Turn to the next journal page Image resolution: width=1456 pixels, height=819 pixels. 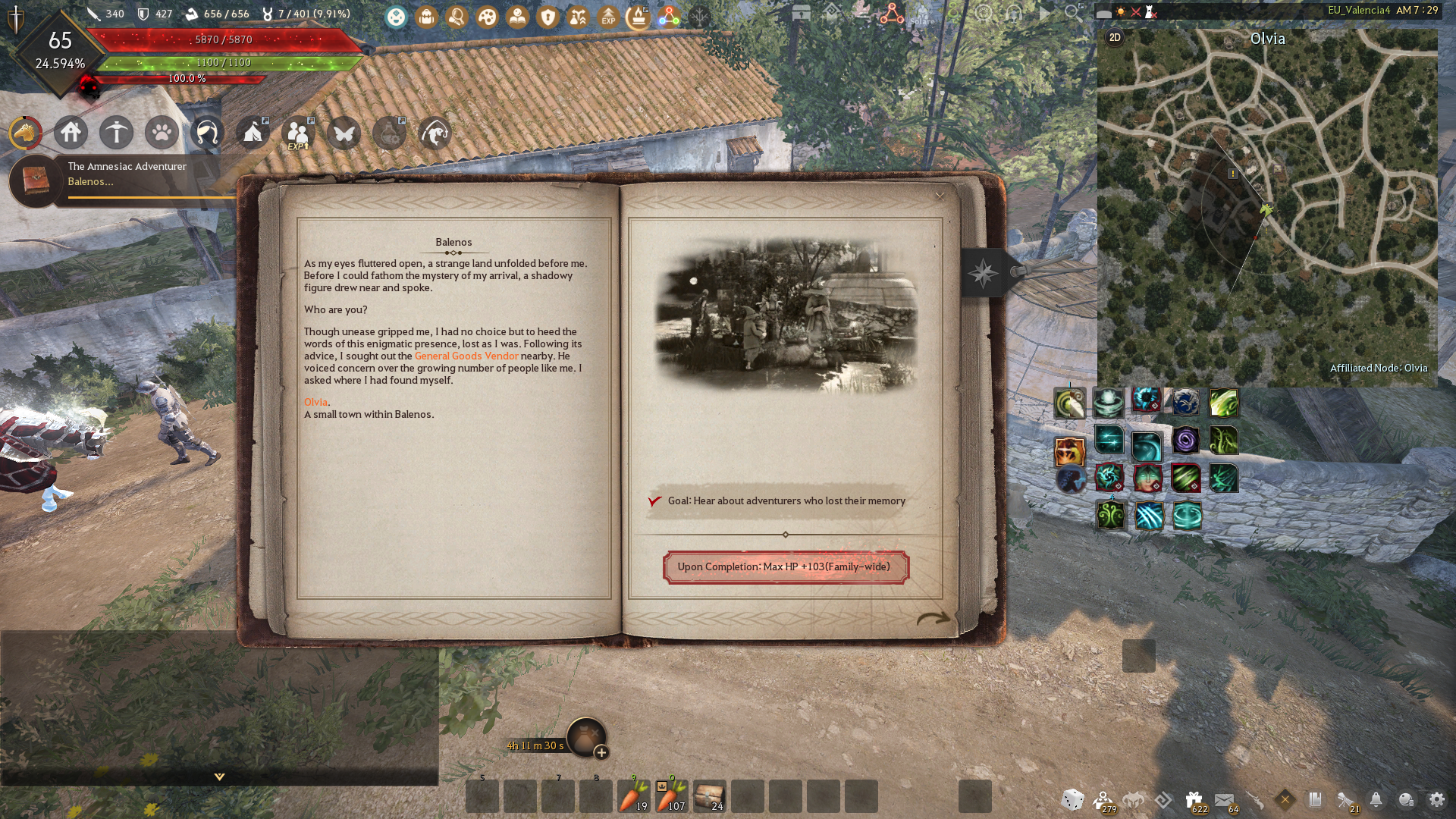pyautogui.click(x=933, y=618)
